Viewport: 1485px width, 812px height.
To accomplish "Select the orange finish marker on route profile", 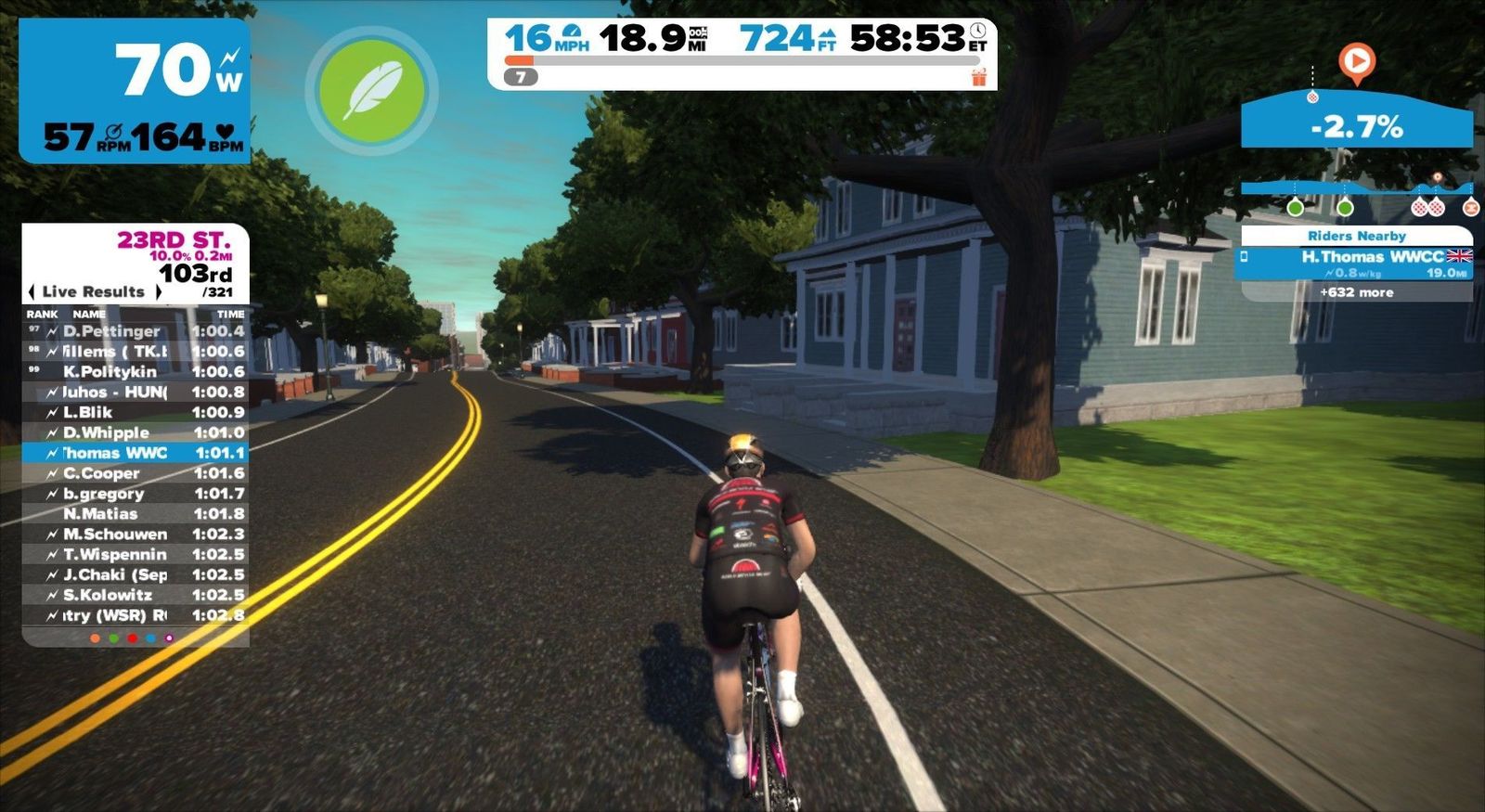I will coord(1470,208).
